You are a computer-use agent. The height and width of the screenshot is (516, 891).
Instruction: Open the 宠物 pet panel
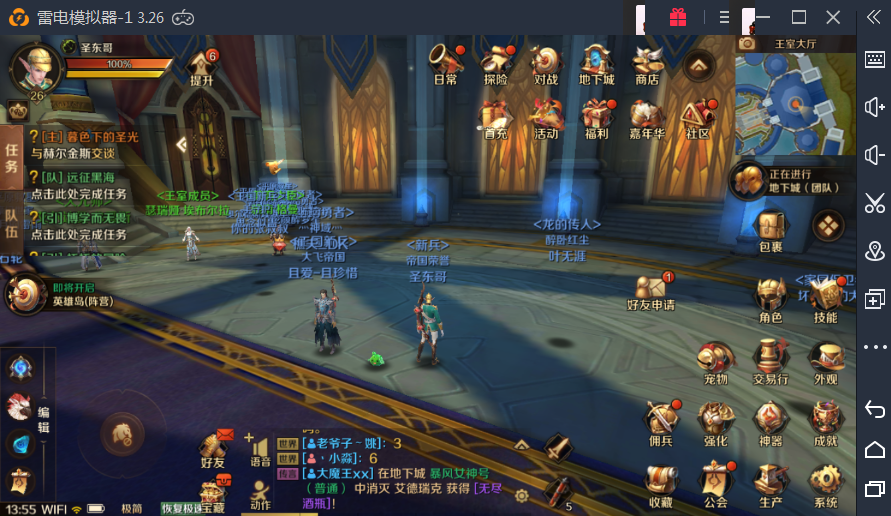715,361
